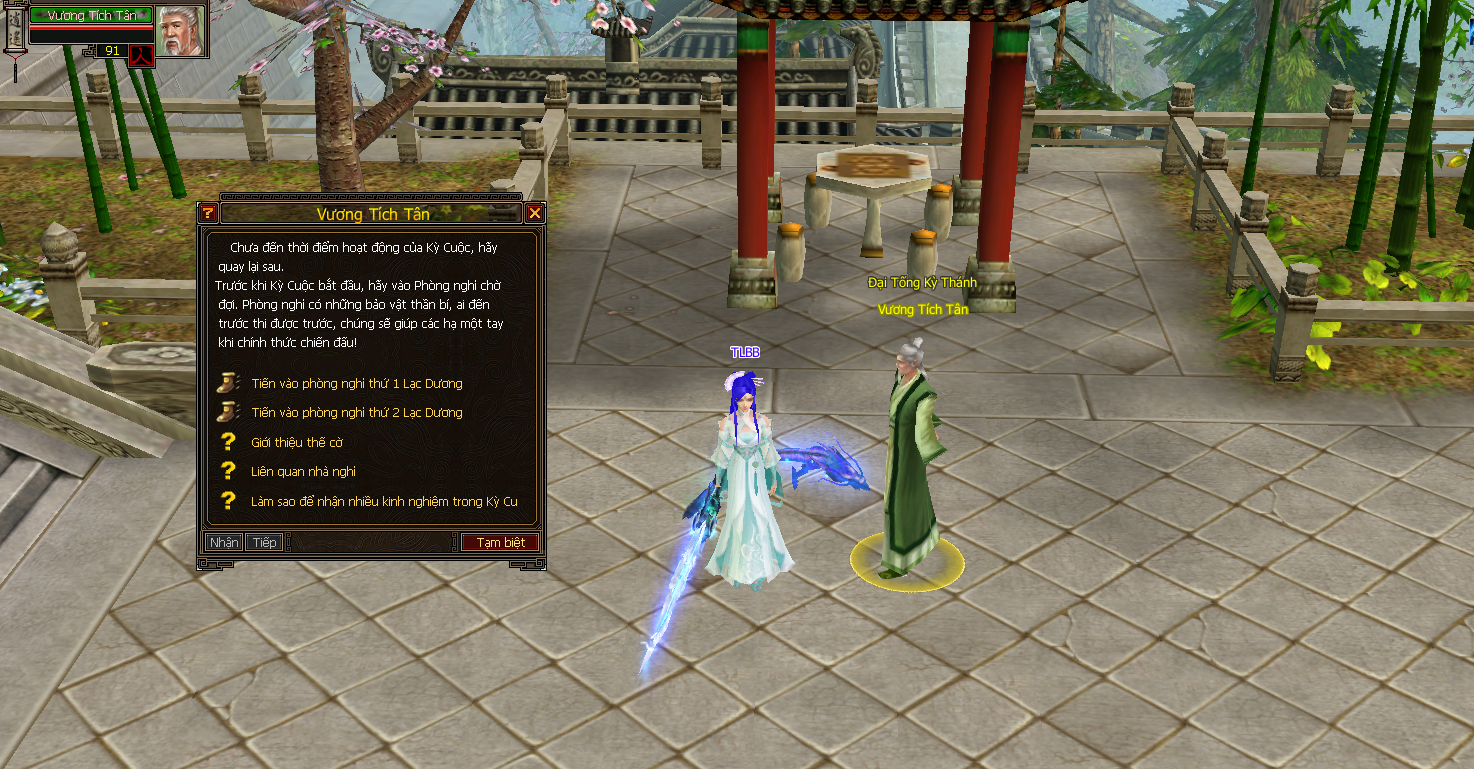The height and width of the screenshot is (769, 1474).
Task: Select the Giới thiệu thể cờ option
Action: (x=297, y=442)
